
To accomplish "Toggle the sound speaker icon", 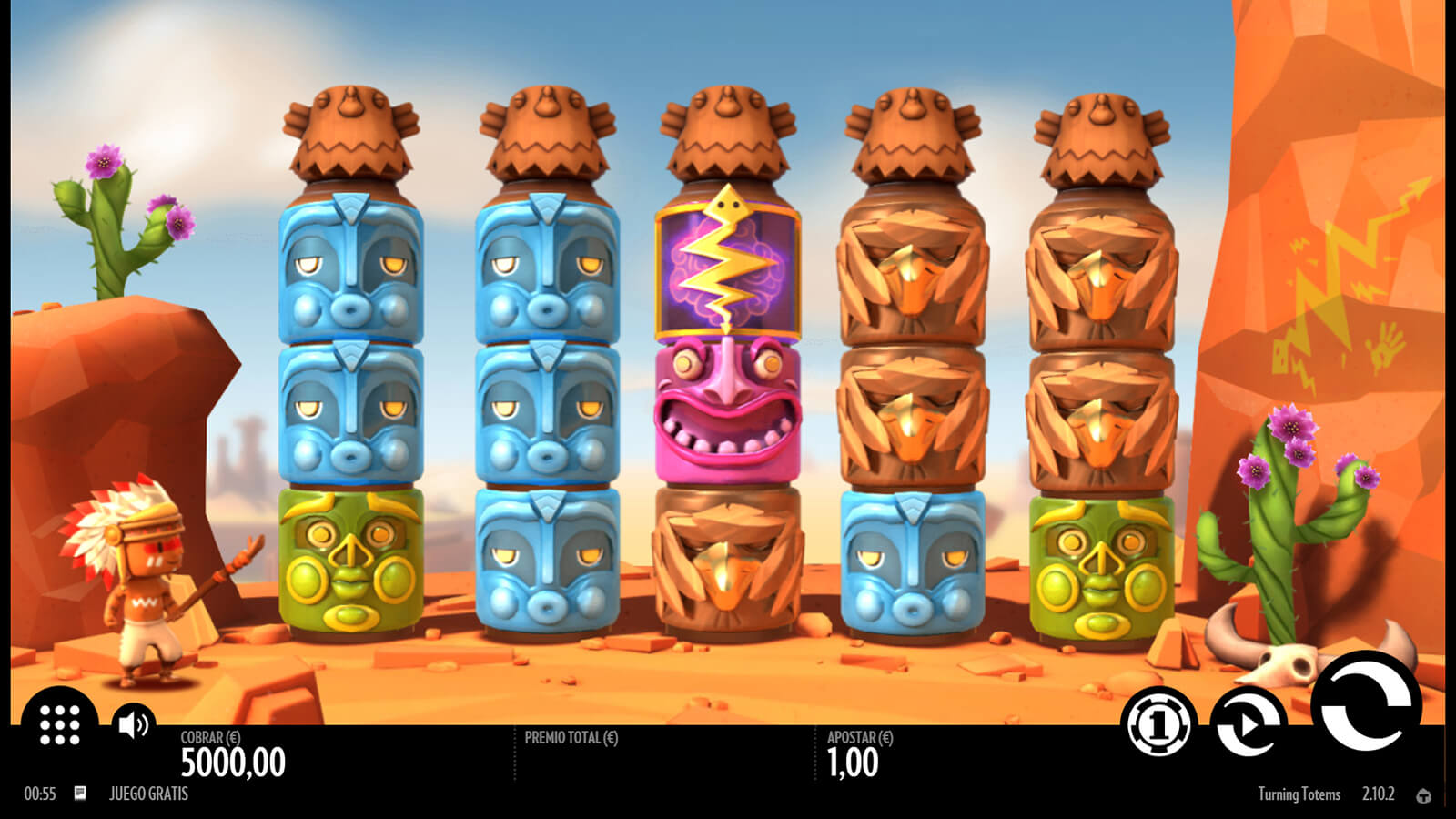I will (x=133, y=724).
